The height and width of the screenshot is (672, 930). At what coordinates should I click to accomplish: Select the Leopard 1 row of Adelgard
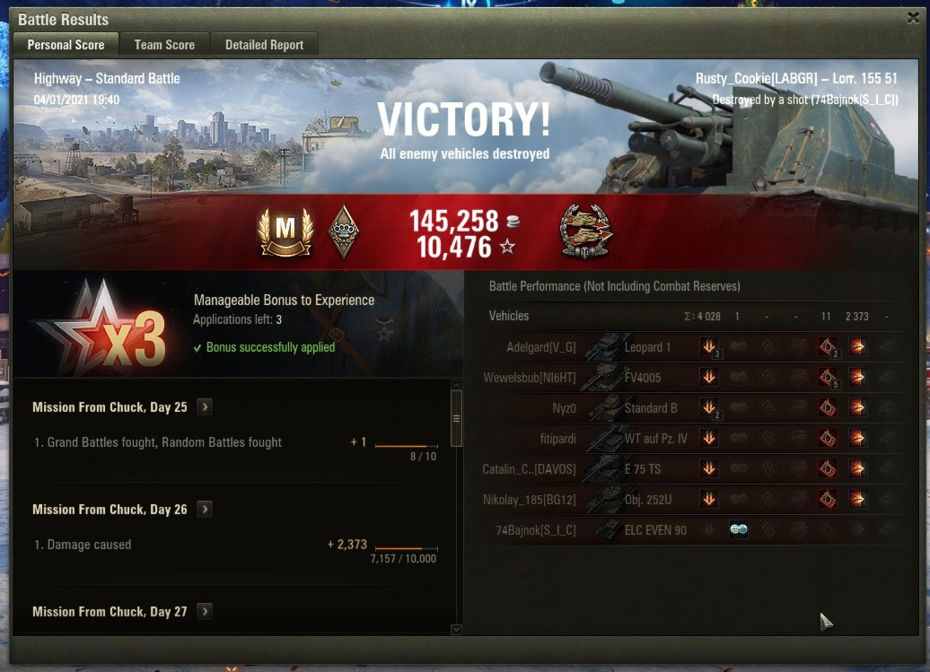660,347
